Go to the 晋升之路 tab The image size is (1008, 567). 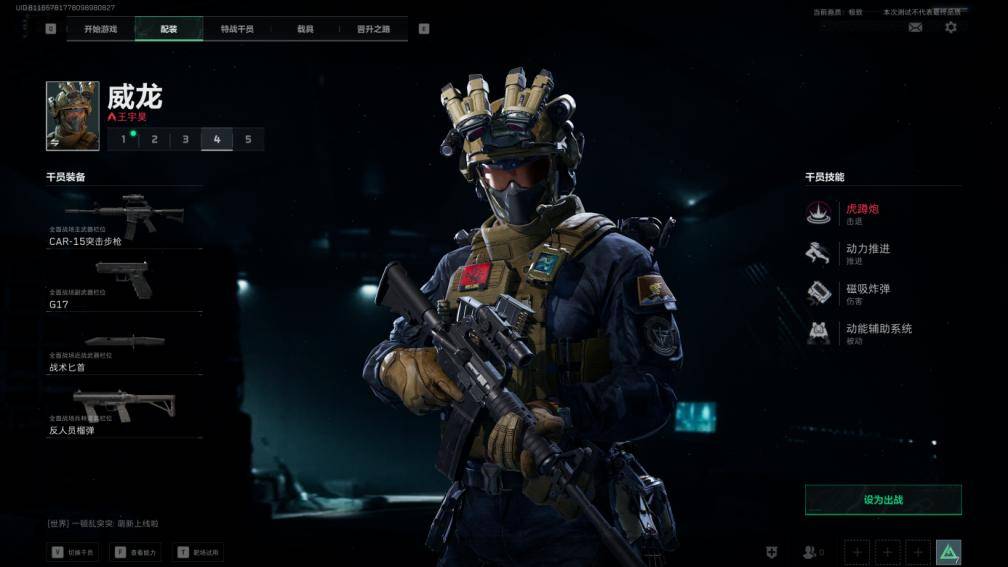point(373,29)
